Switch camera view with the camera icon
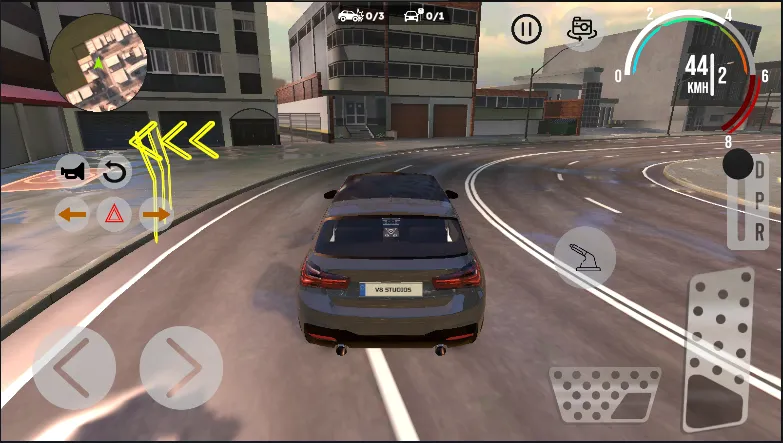Viewport: 783px width, 443px height. (x=582, y=30)
